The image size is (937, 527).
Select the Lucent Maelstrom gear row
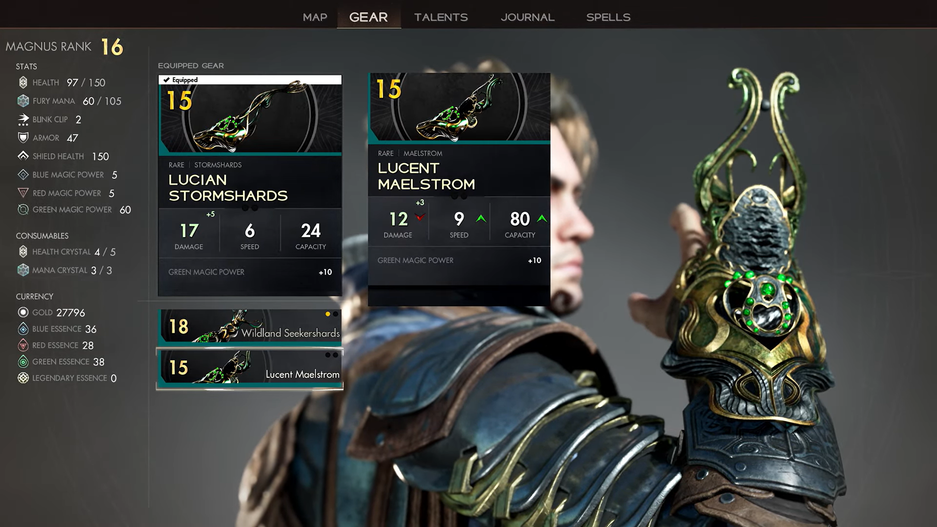(x=250, y=368)
